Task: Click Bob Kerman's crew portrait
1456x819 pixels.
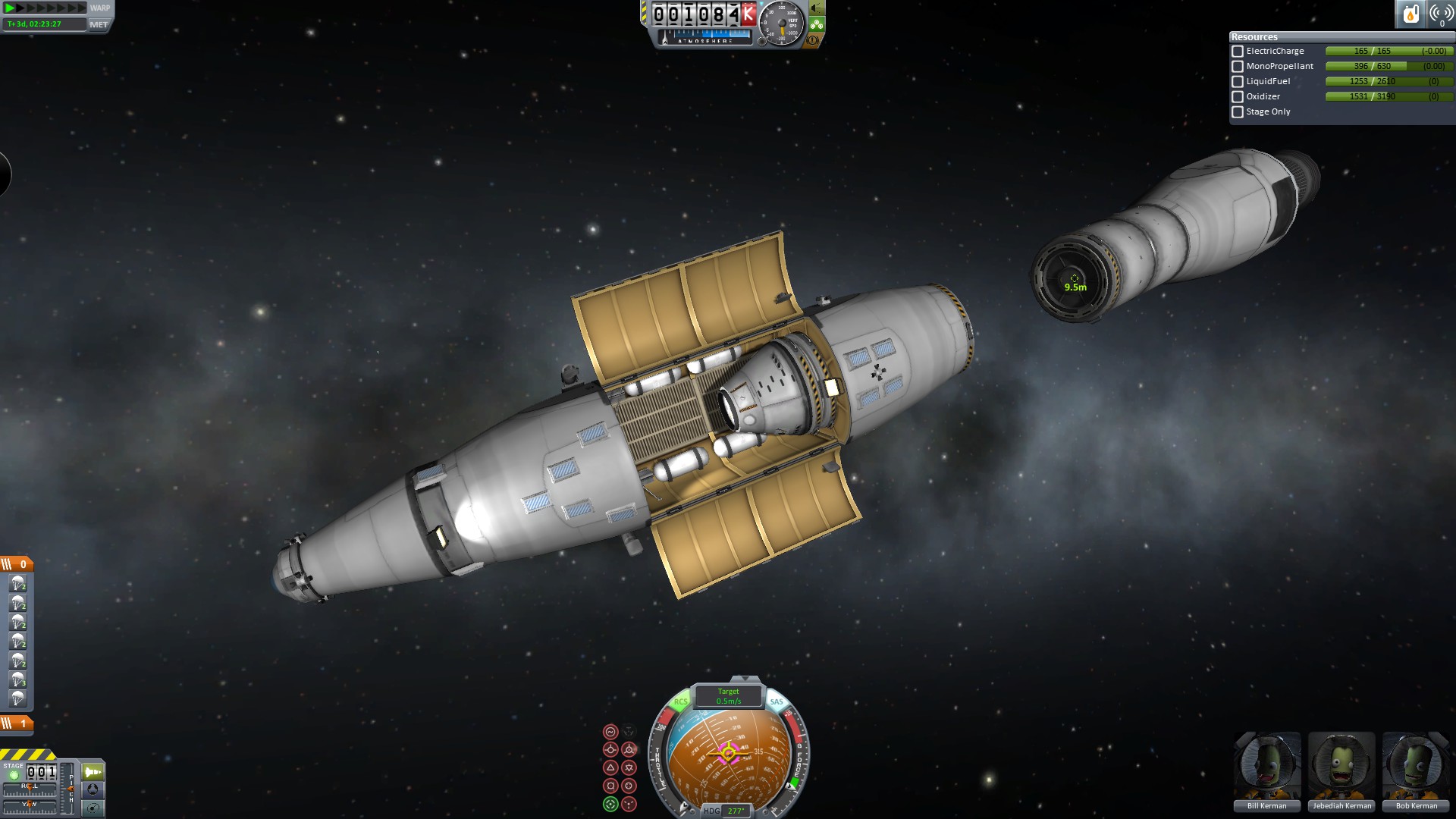Action: [x=1416, y=766]
